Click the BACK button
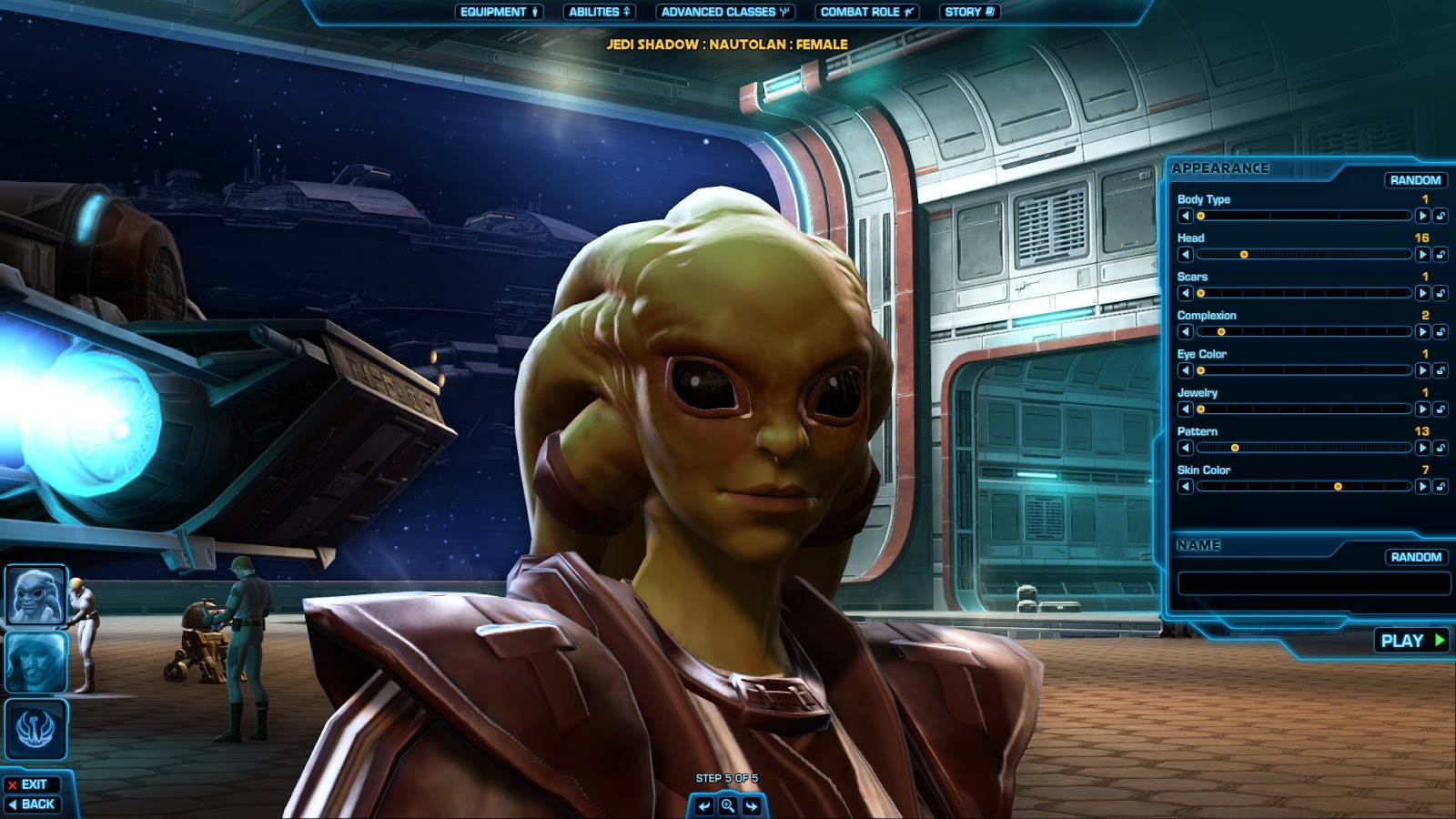Image resolution: width=1456 pixels, height=819 pixels. click(32, 804)
